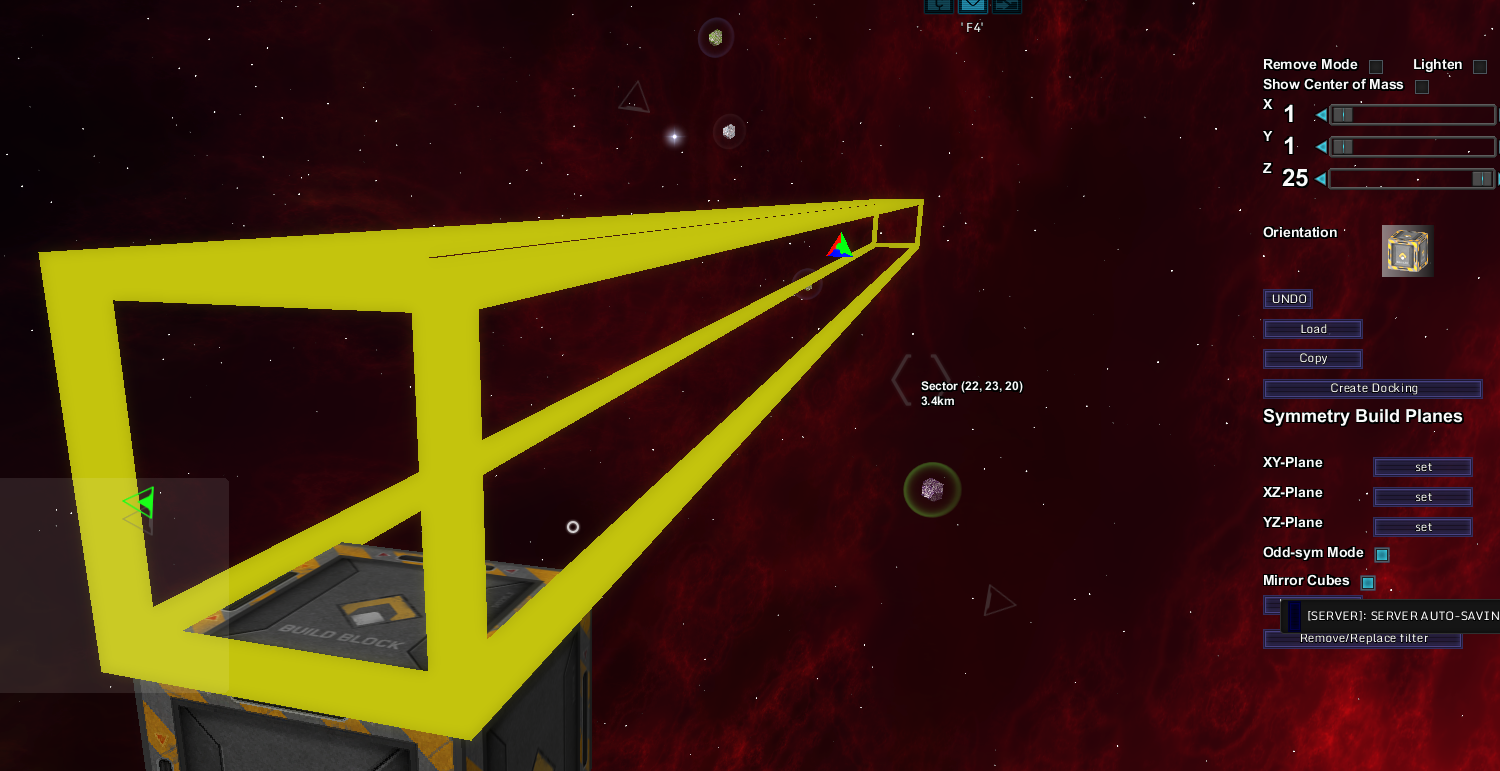Viewport: 1500px width, 771px height.
Task: Toggle the Remove Mode checkbox
Action: [x=1376, y=67]
